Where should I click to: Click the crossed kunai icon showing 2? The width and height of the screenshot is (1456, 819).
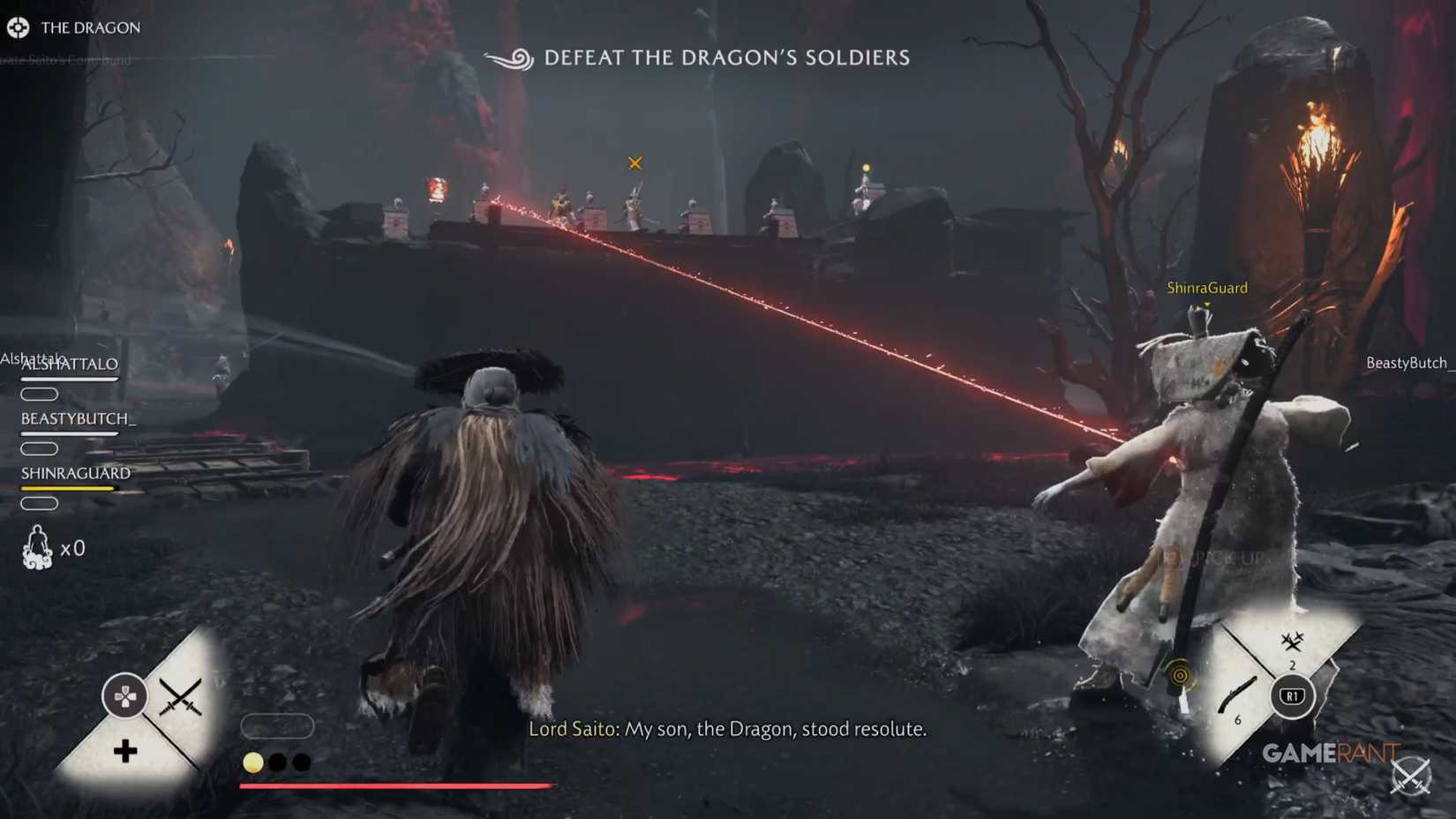[x=1291, y=644]
